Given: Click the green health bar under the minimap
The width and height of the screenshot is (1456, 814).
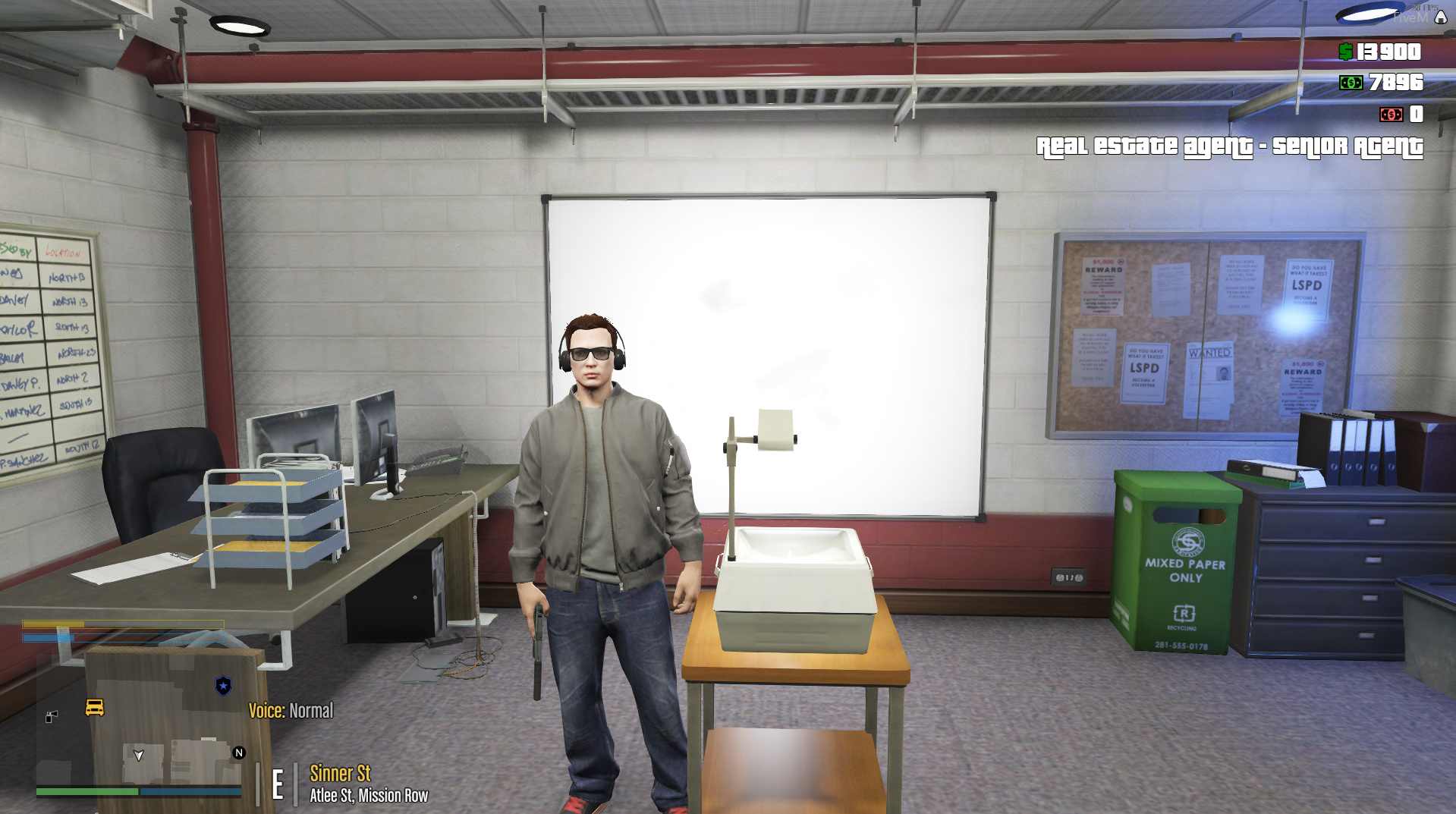Looking at the screenshot, I should pyautogui.click(x=86, y=791).
